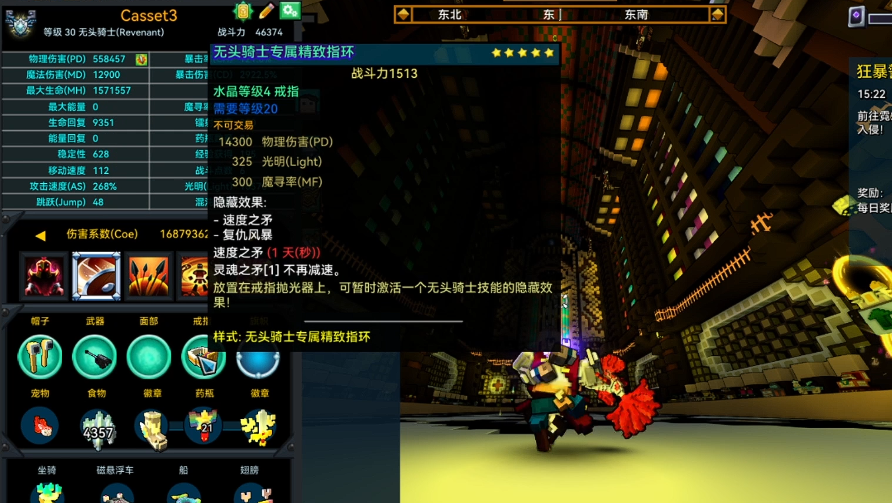Open the food slot showing 4357
Viewport: 892px width, 503px height.
tap(97, 427)
